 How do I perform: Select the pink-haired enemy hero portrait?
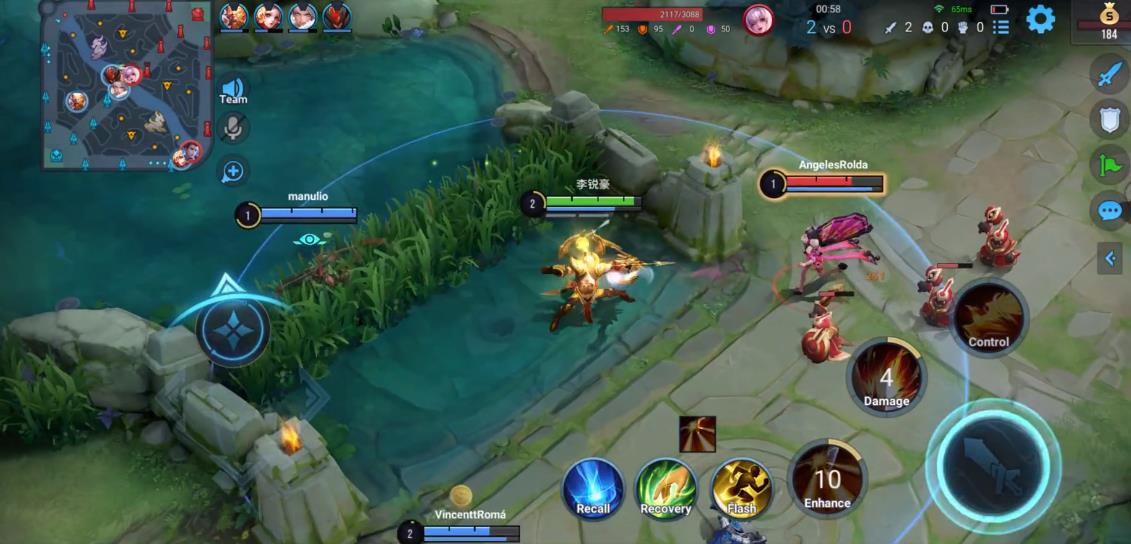click(758, 19)
